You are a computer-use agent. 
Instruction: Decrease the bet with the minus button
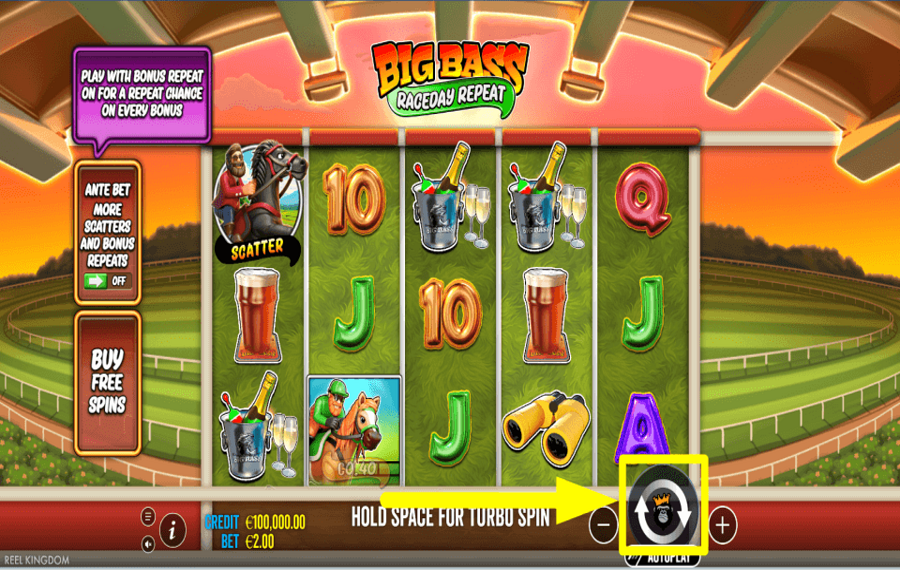point(603,524)
